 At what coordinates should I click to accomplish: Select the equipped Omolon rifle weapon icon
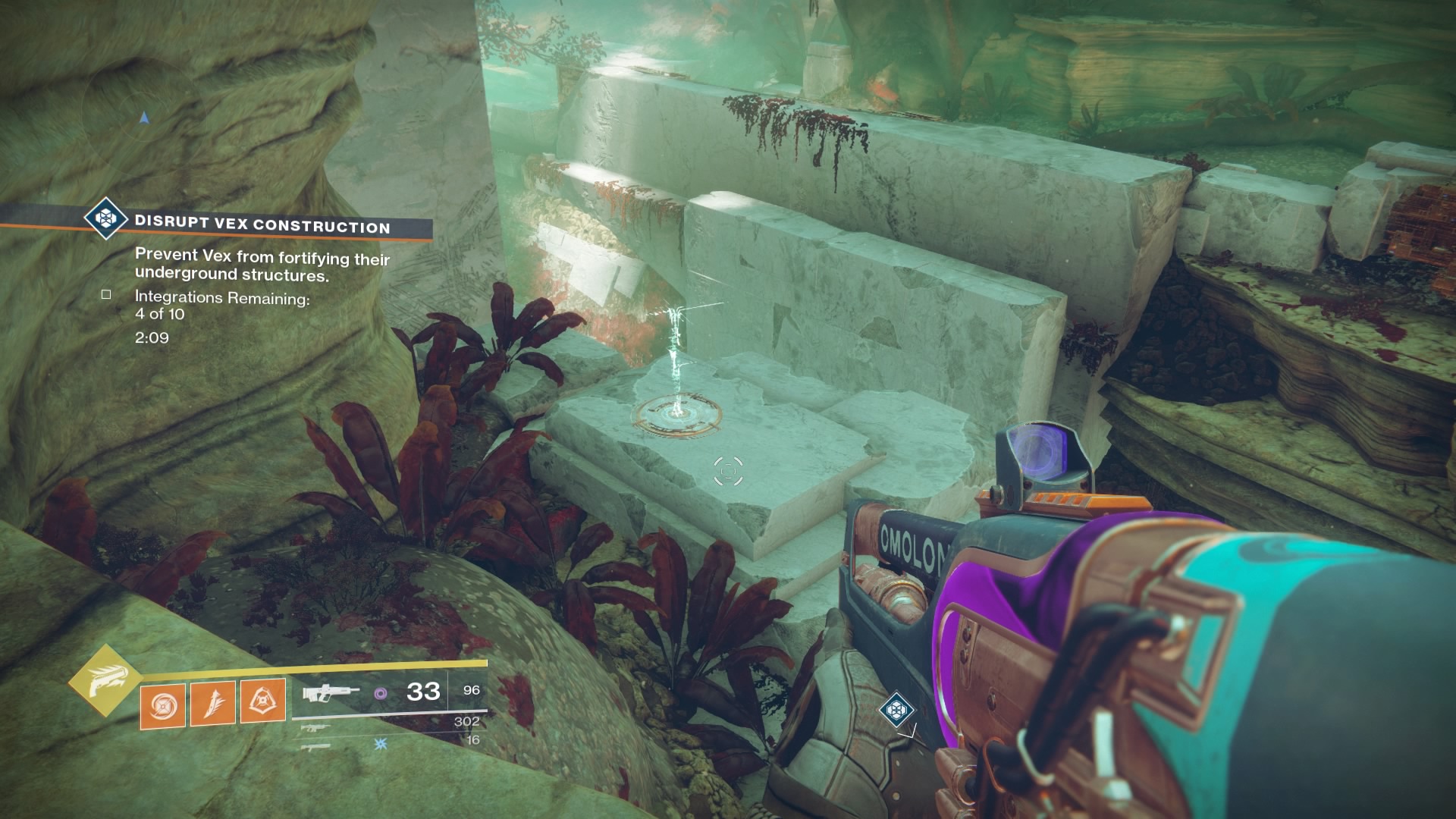(x=331, y=692)
